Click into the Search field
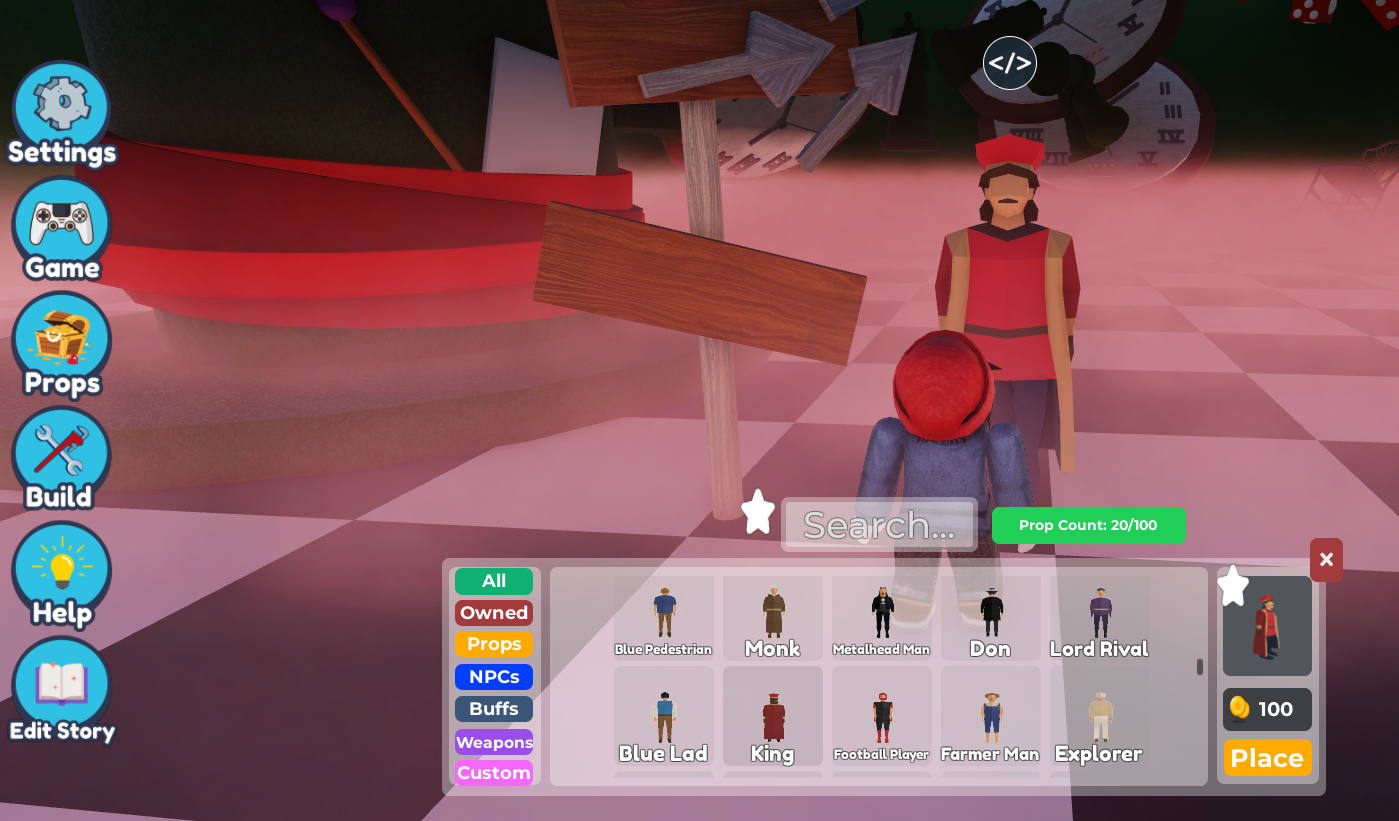The image size is (1399, 821). pos(879,525)
